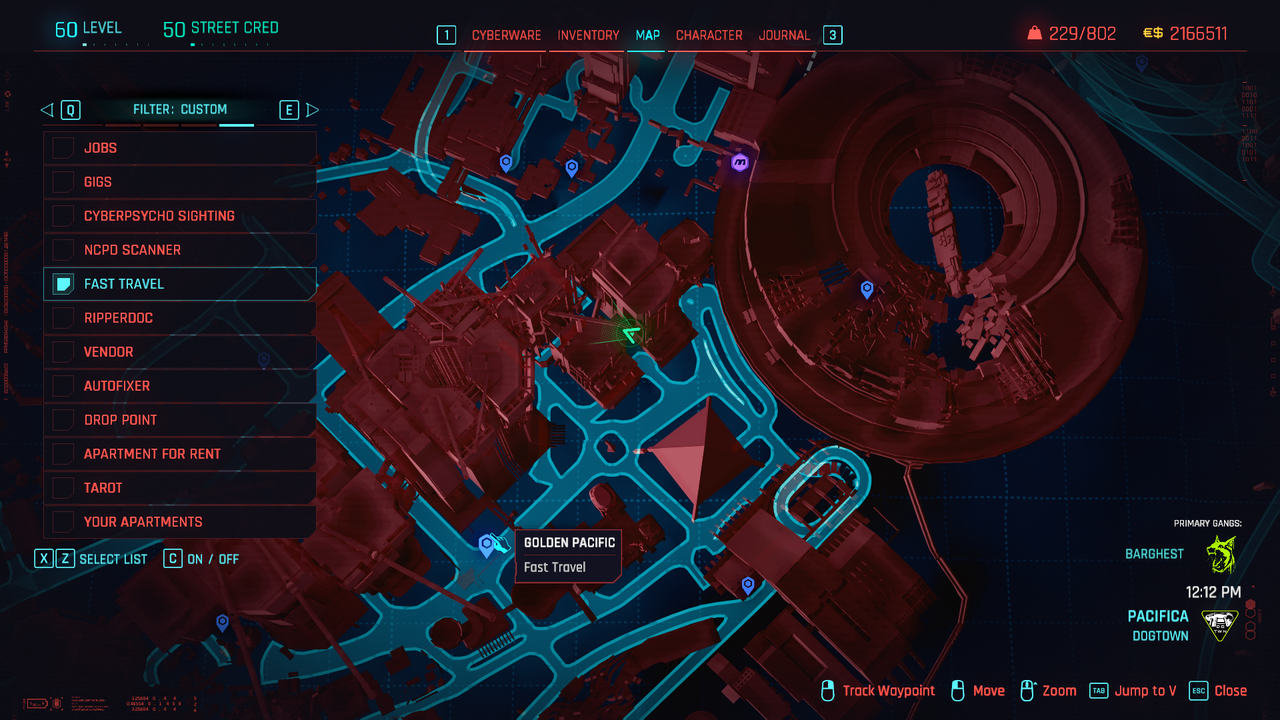This screenshot has width=1280, height=720.
Task: Uncheck the Fast Travel filter
Action: point(64,284)
